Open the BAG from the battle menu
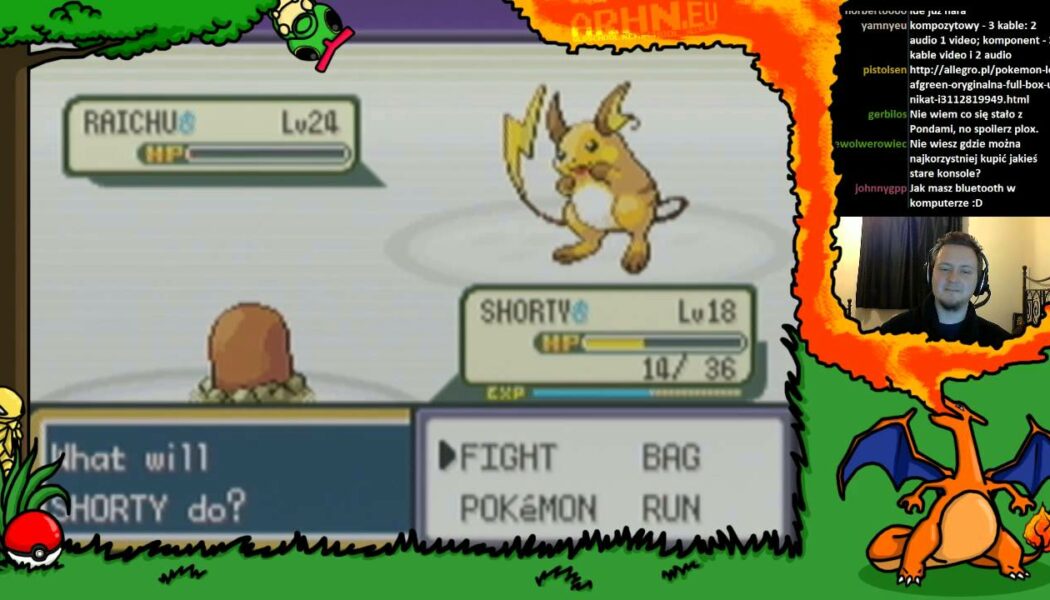The height and width of the screenshot is (600, 1050). coord(670,458)
